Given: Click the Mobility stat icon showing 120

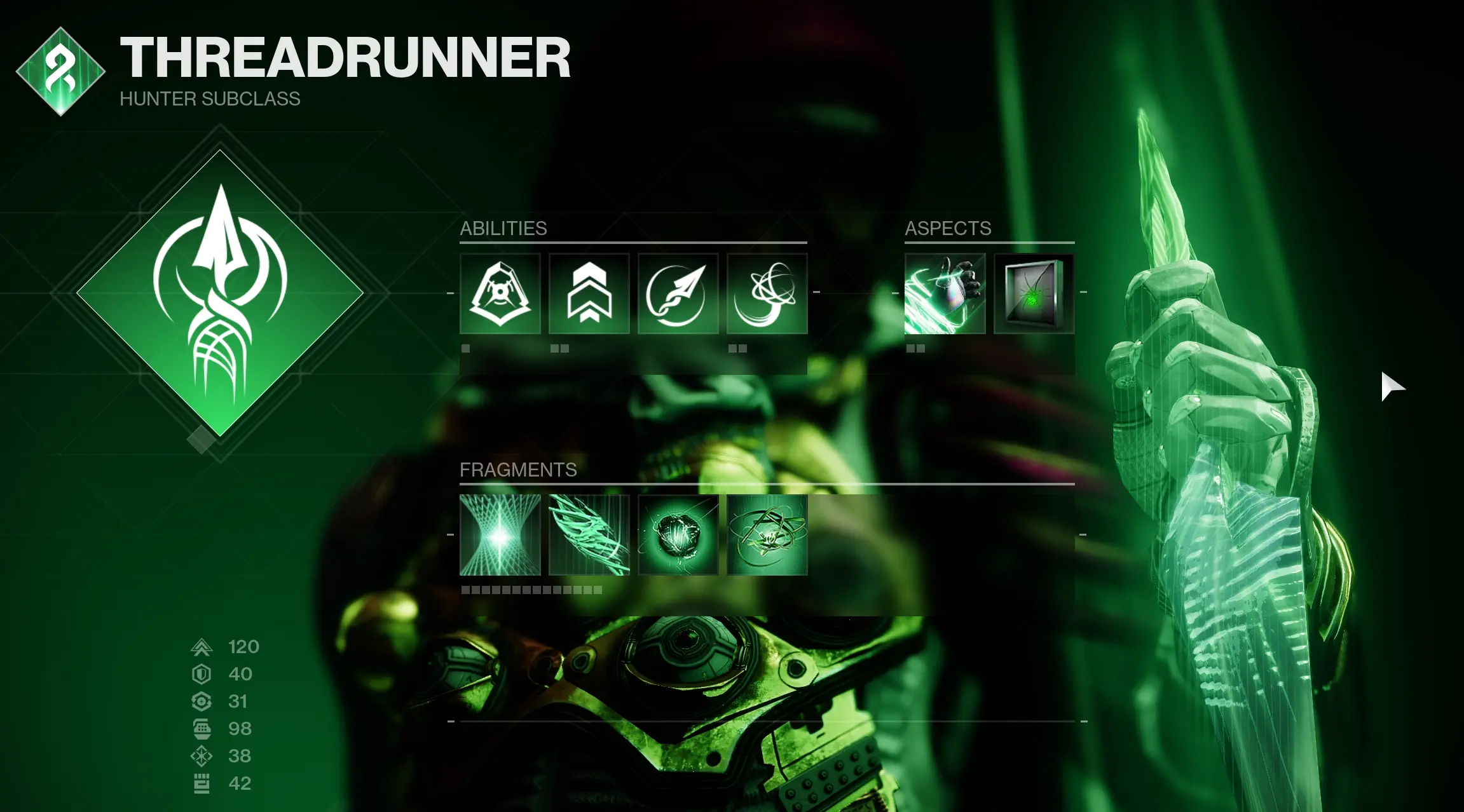Looking at the screenshot, I should [200, 647].
